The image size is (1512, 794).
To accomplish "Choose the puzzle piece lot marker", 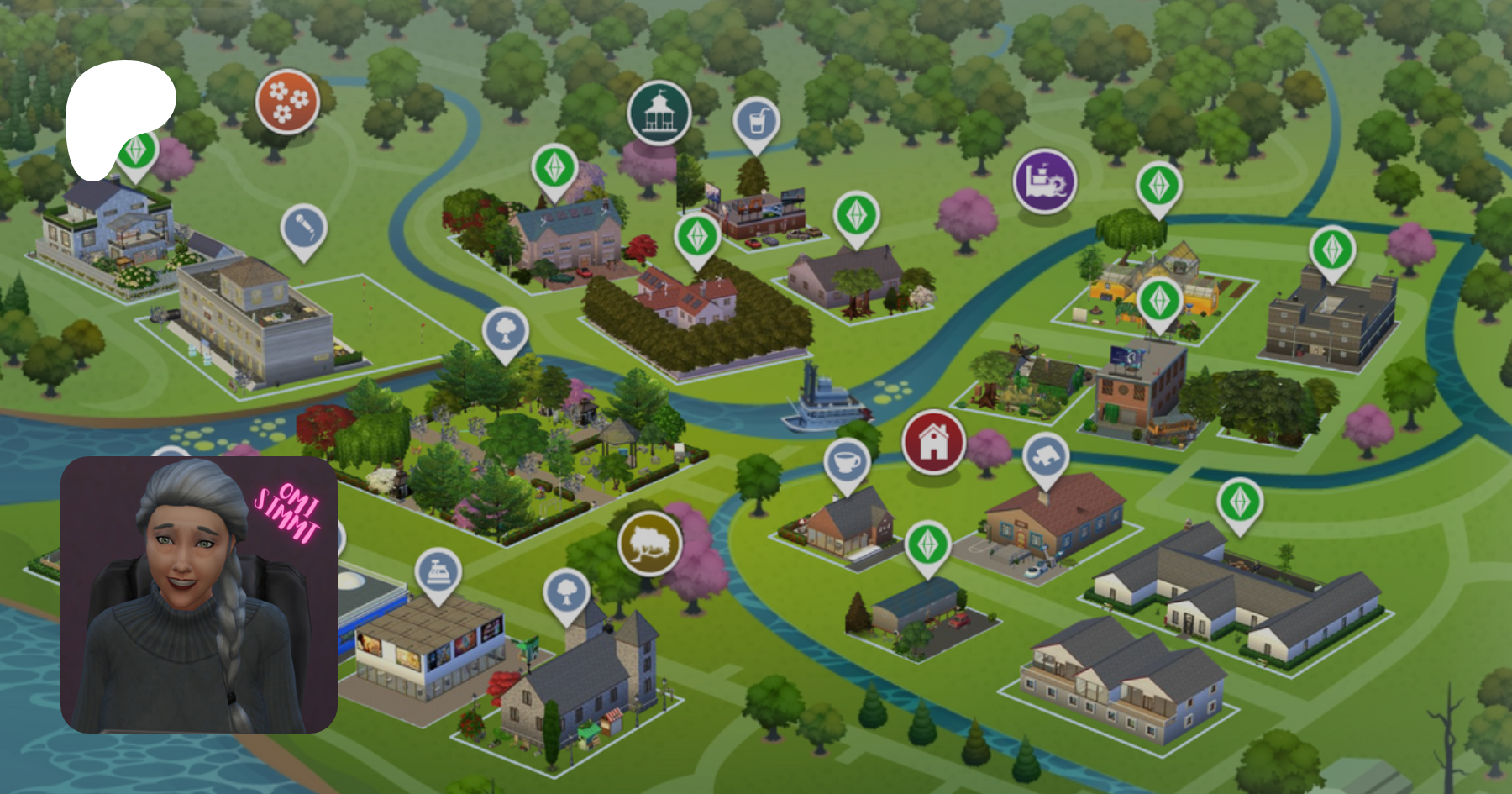I will 1046,458.
